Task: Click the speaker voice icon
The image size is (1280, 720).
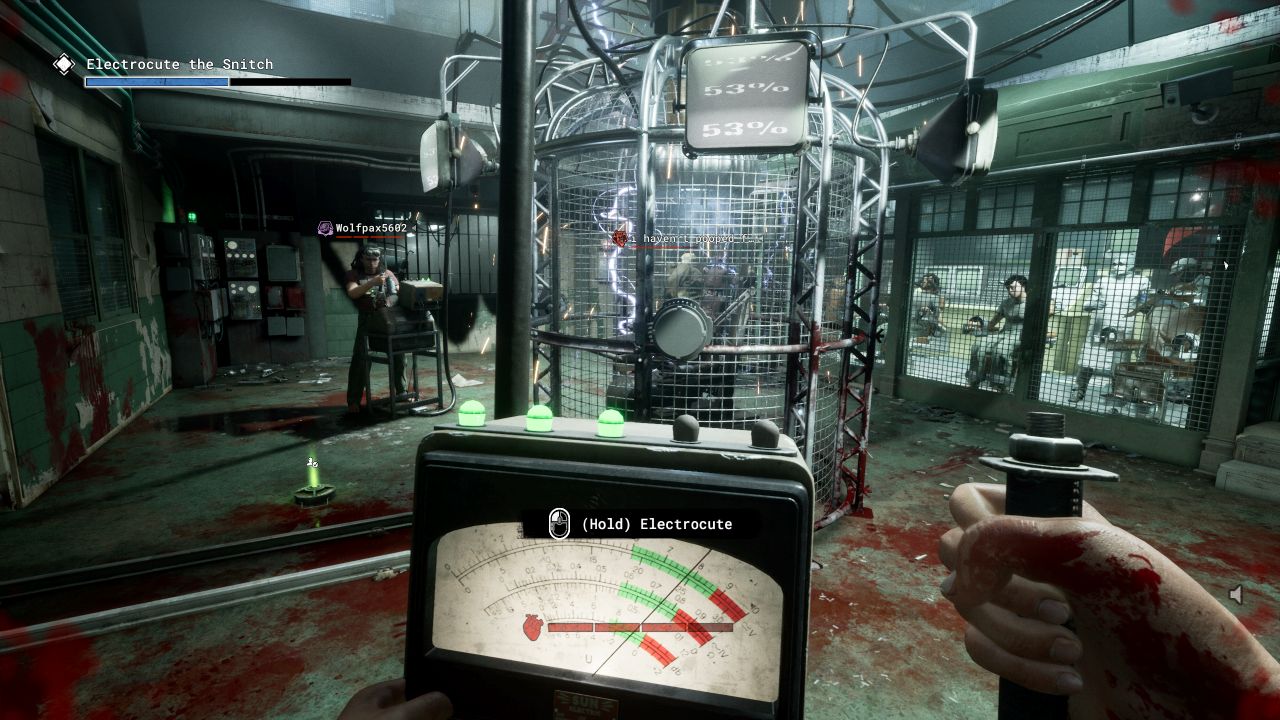Action: click(x=1237, y=595)
